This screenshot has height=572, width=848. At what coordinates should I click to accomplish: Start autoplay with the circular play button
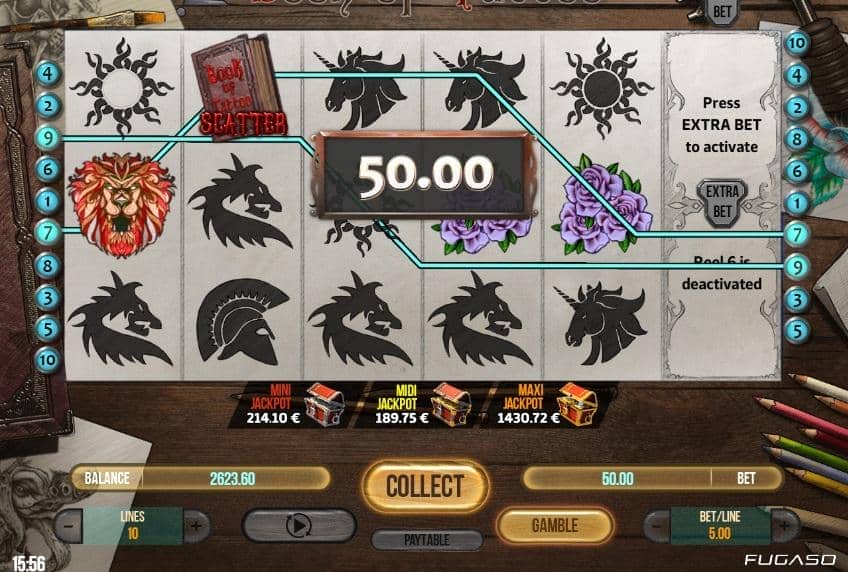[299, 525]
